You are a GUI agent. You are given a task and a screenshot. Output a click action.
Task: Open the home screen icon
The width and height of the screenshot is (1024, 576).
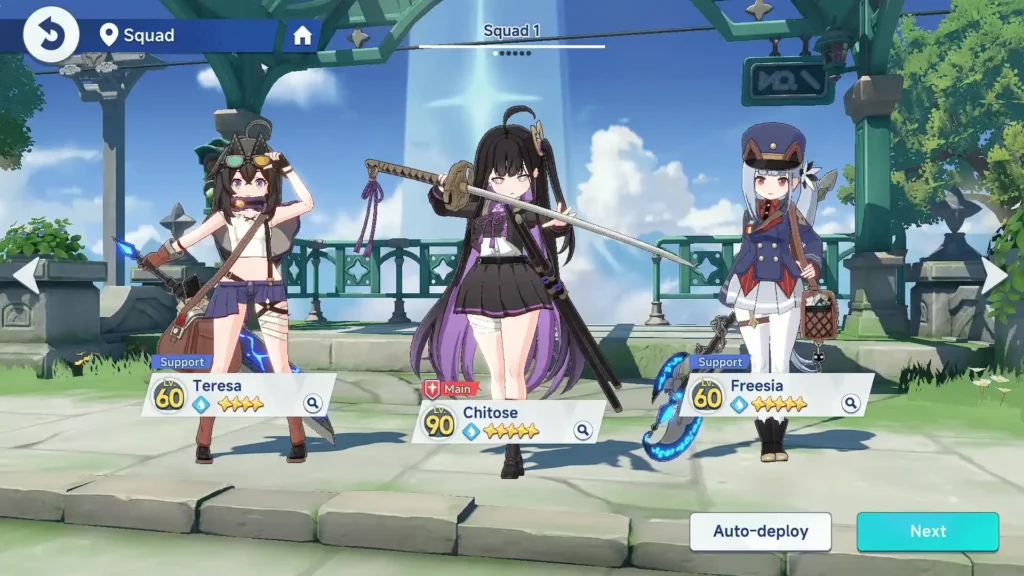tap(302, 36)
